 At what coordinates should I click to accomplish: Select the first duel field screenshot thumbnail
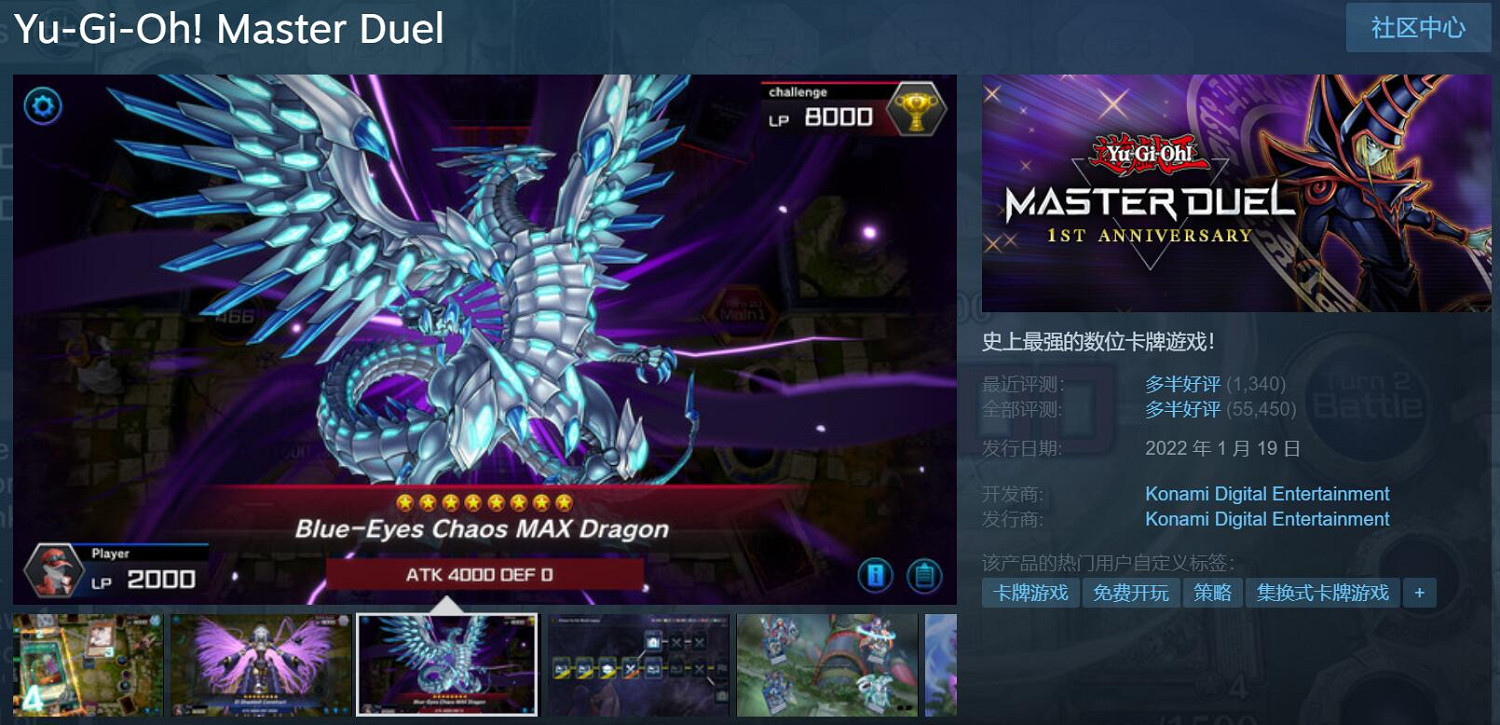86,664
